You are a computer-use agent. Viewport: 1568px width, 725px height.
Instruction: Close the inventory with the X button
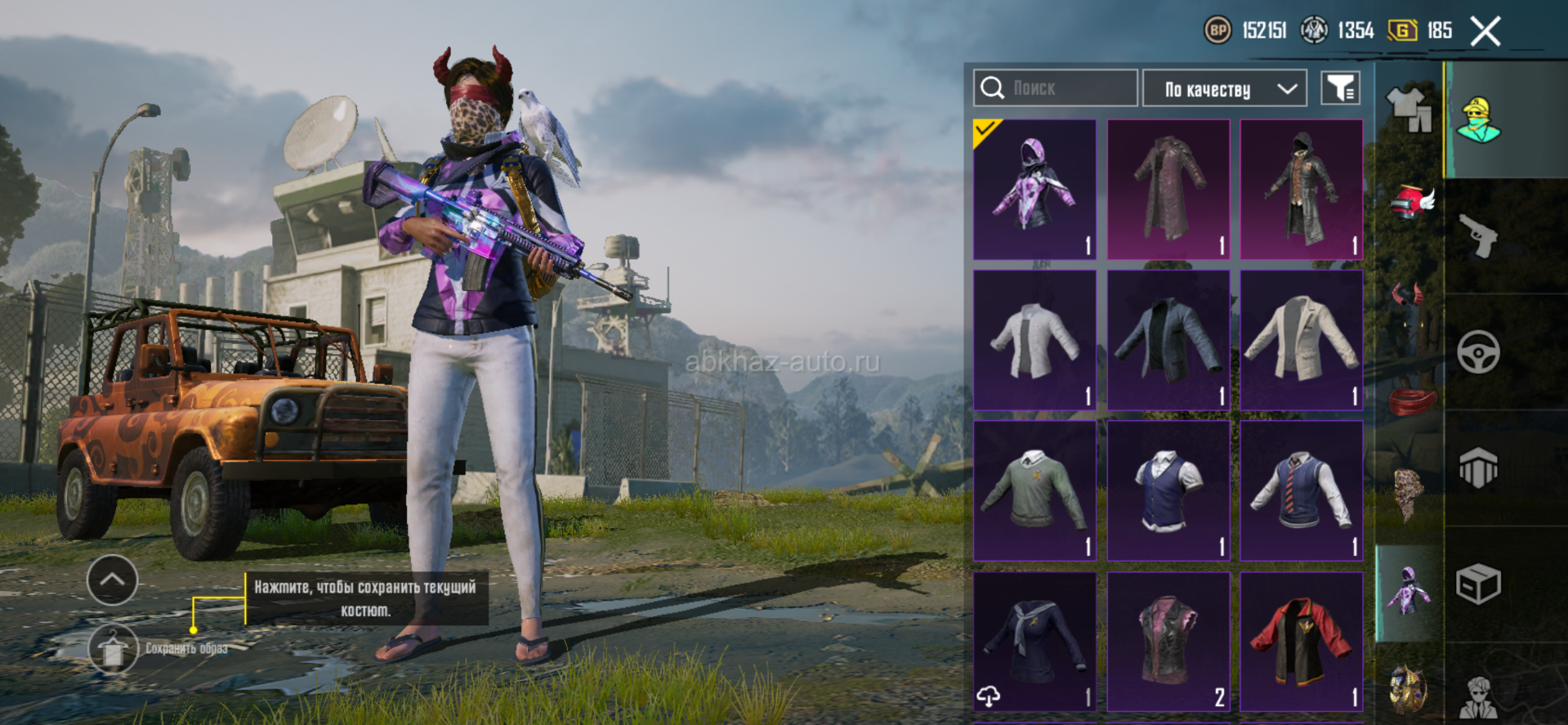click(1485, 32)
